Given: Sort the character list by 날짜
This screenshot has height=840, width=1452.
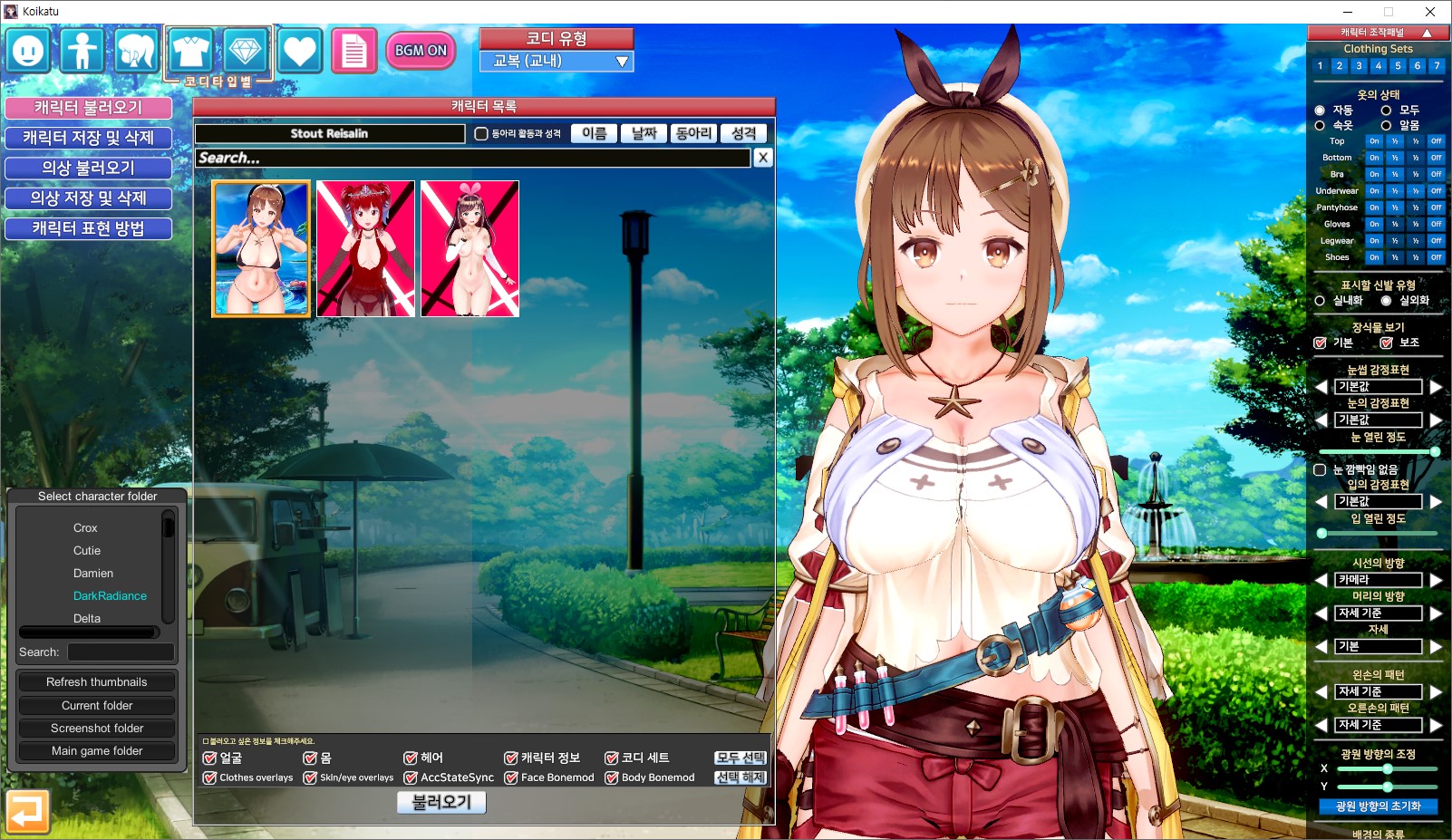Looking at the screenshot, I should click(644, 133).
